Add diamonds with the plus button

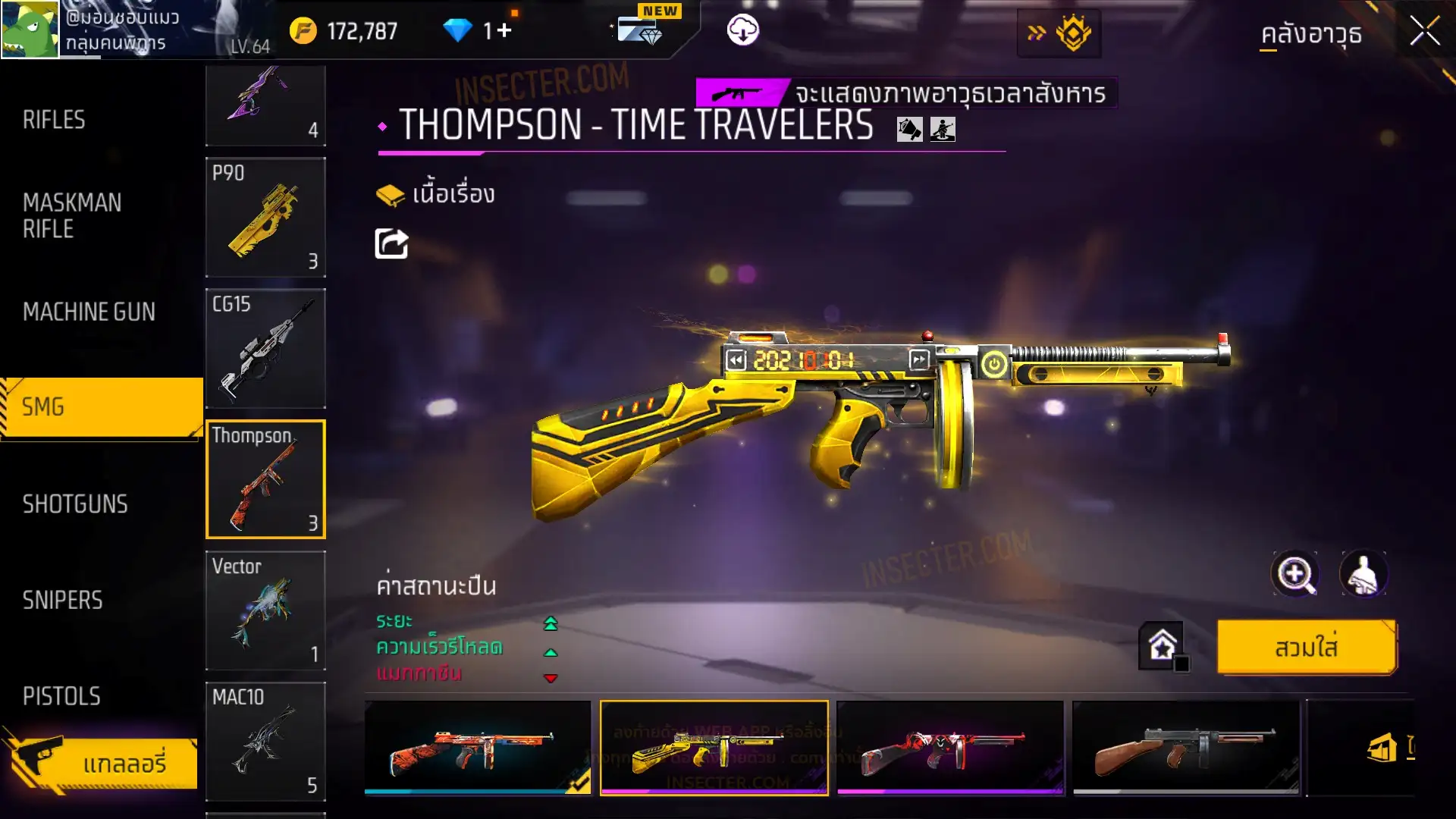[504, 31]
